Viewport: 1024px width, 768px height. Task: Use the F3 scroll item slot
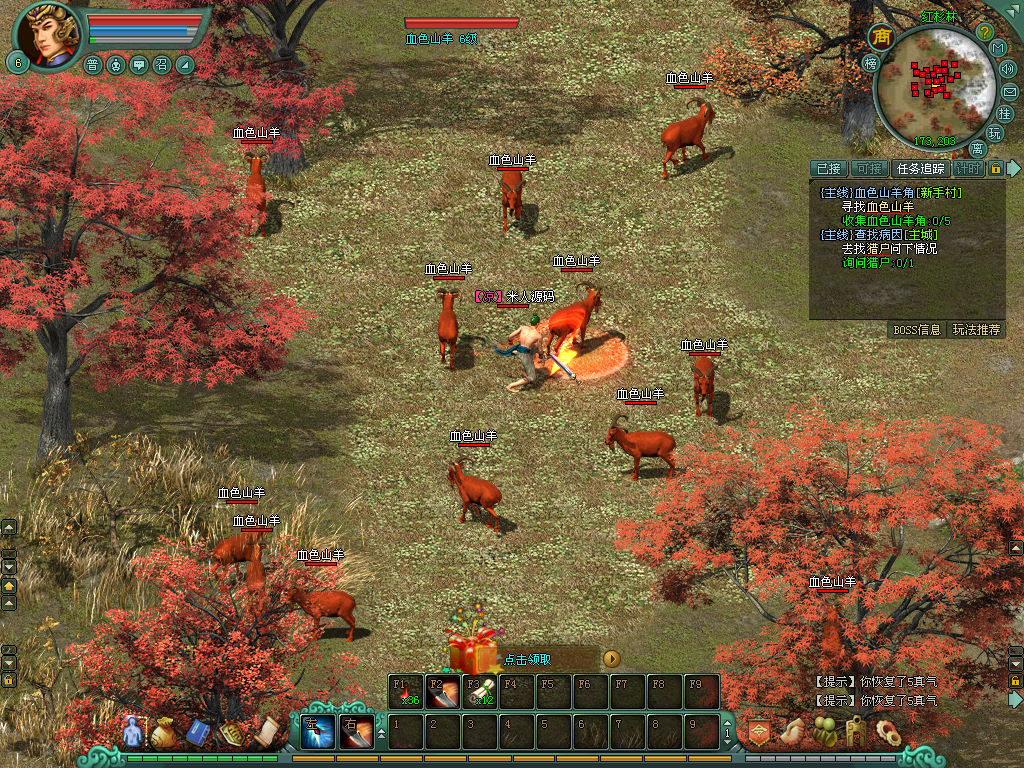pos(479,692)
